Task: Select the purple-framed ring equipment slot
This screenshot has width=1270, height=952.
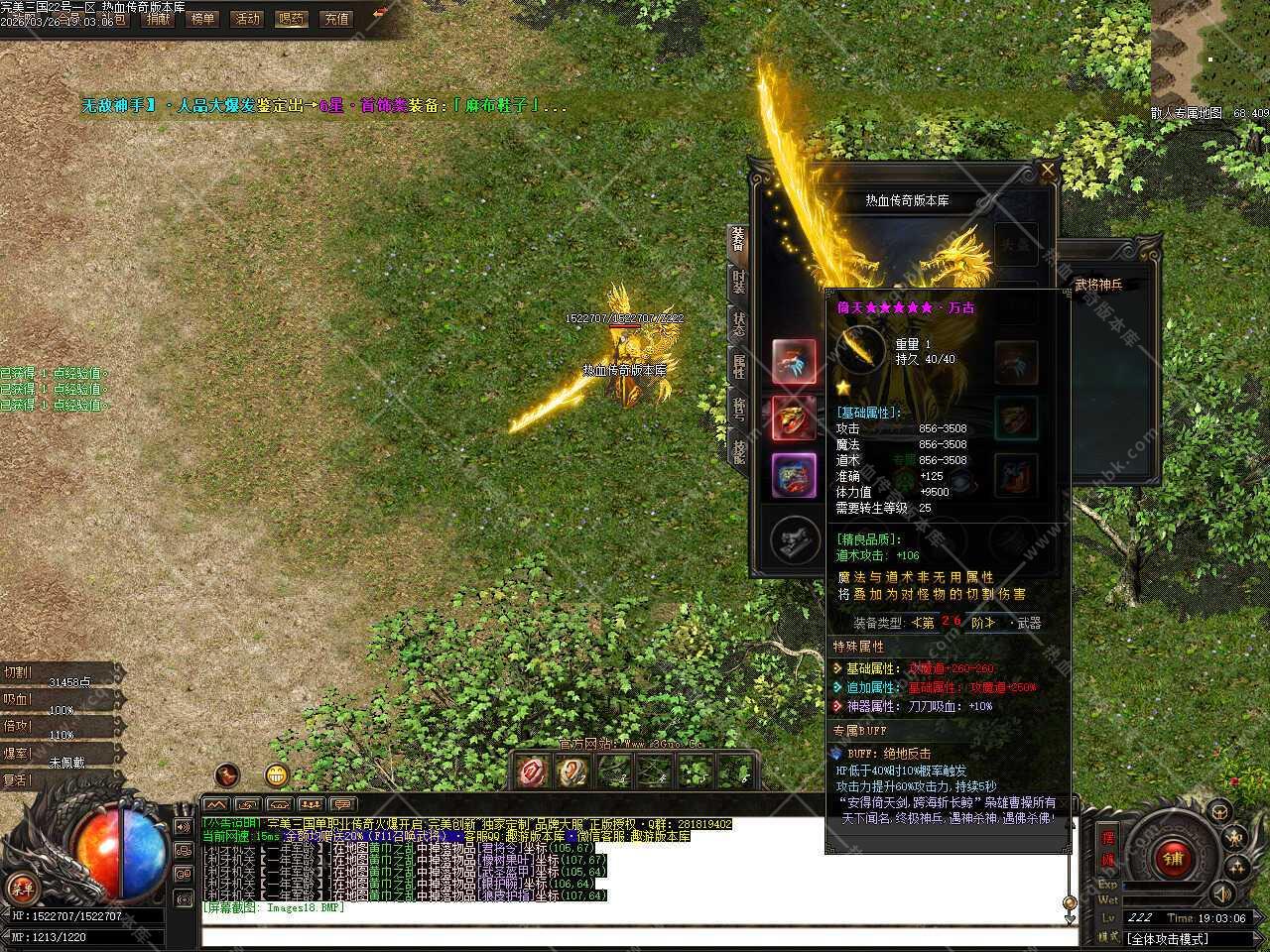Action: click(x=794, y=475)
